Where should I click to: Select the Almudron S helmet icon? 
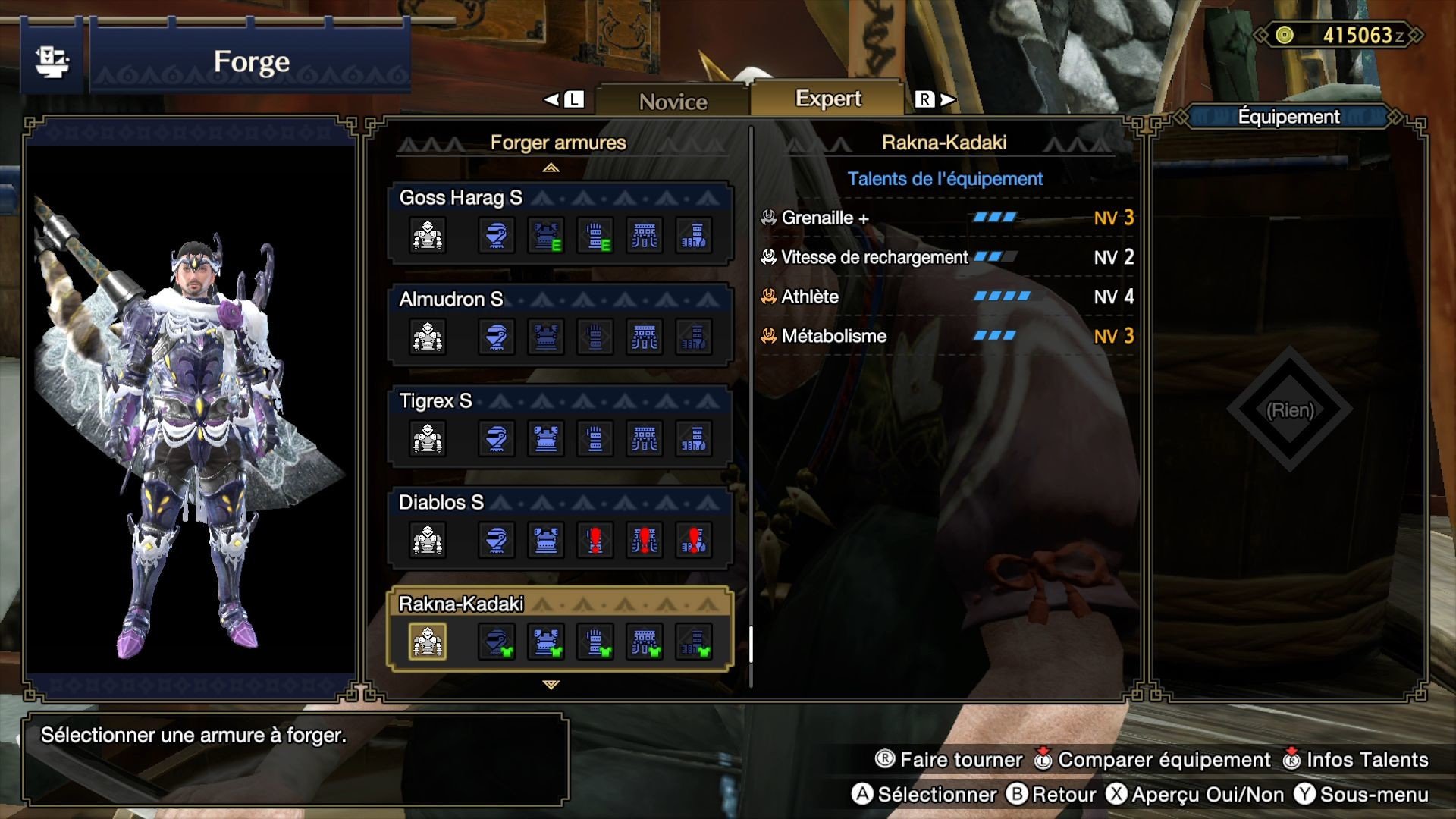(x=497, y=337)
